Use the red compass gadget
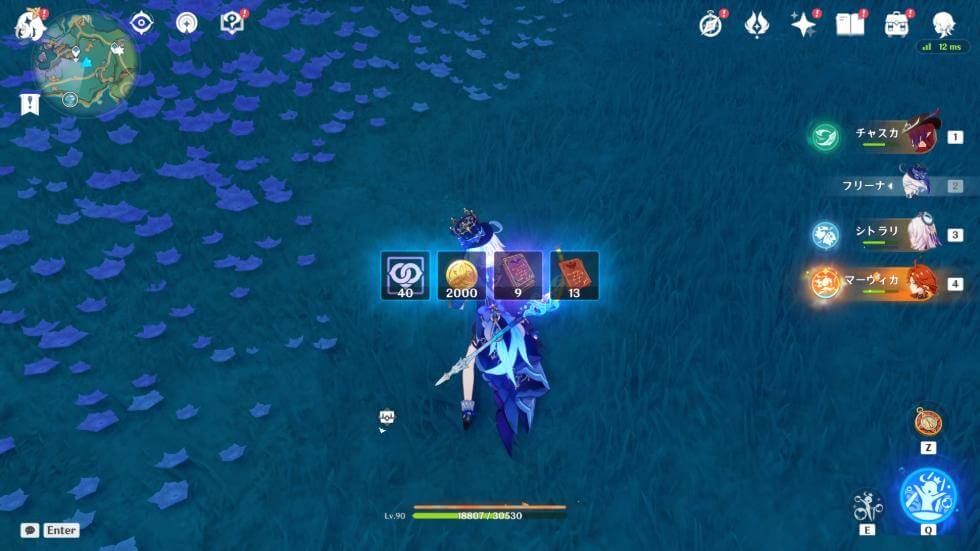980x551 pixels. 928,420
